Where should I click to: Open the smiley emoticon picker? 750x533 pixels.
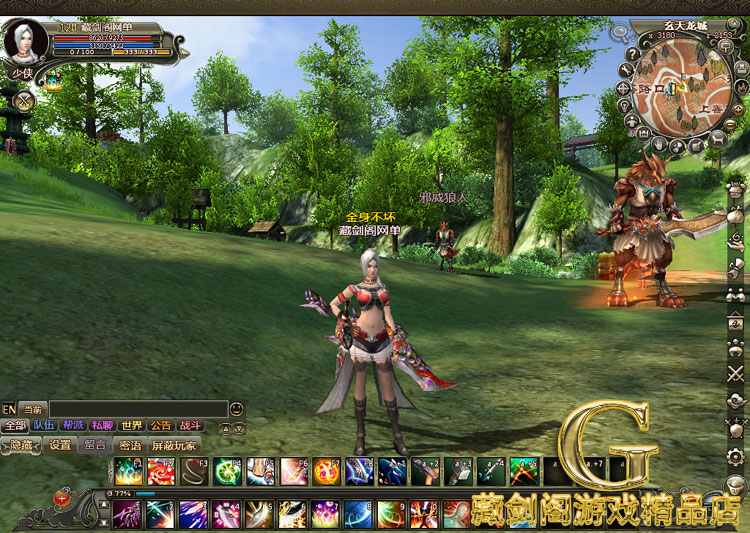click(236, 408)
